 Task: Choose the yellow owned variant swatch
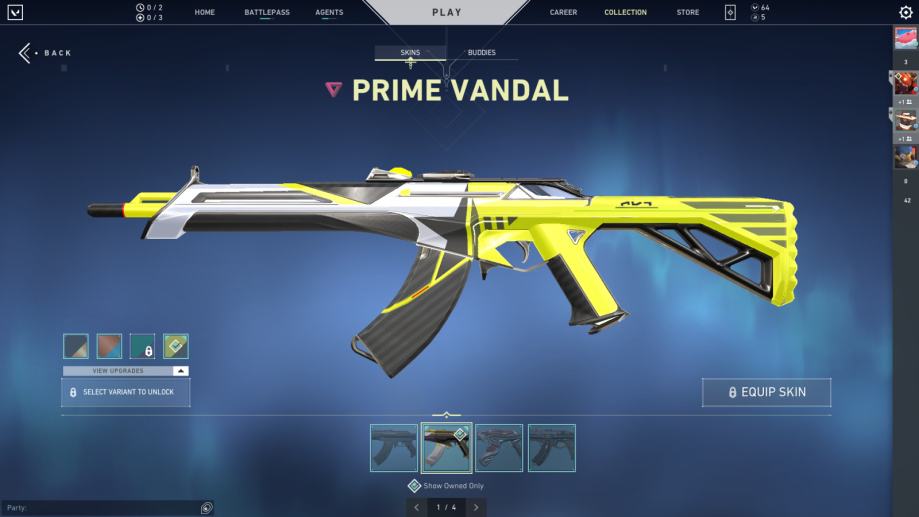tap(176, 346)
